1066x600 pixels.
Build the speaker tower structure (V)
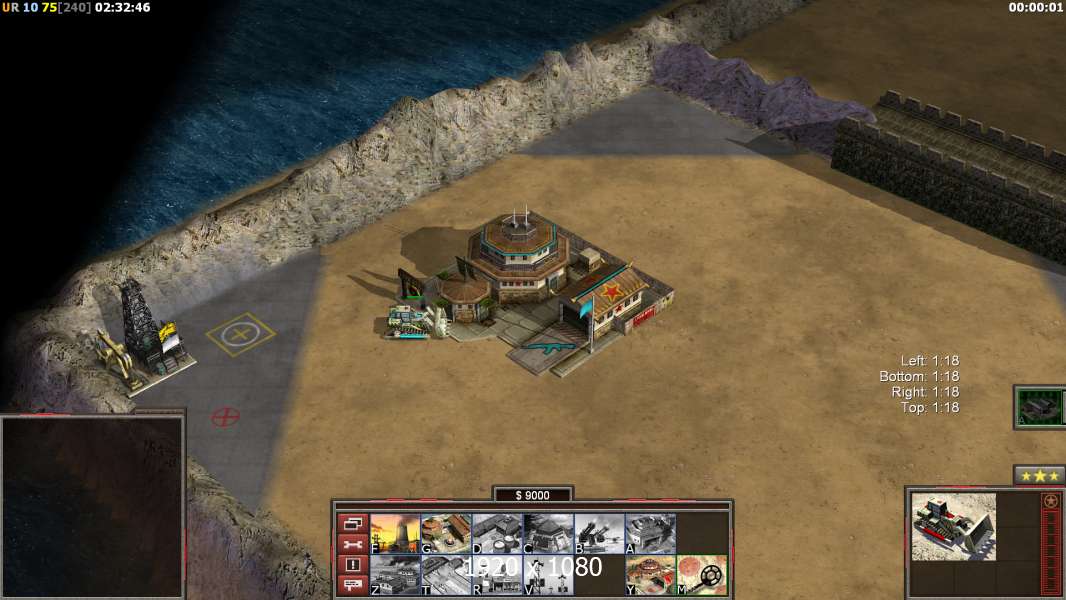click(548, 575)
